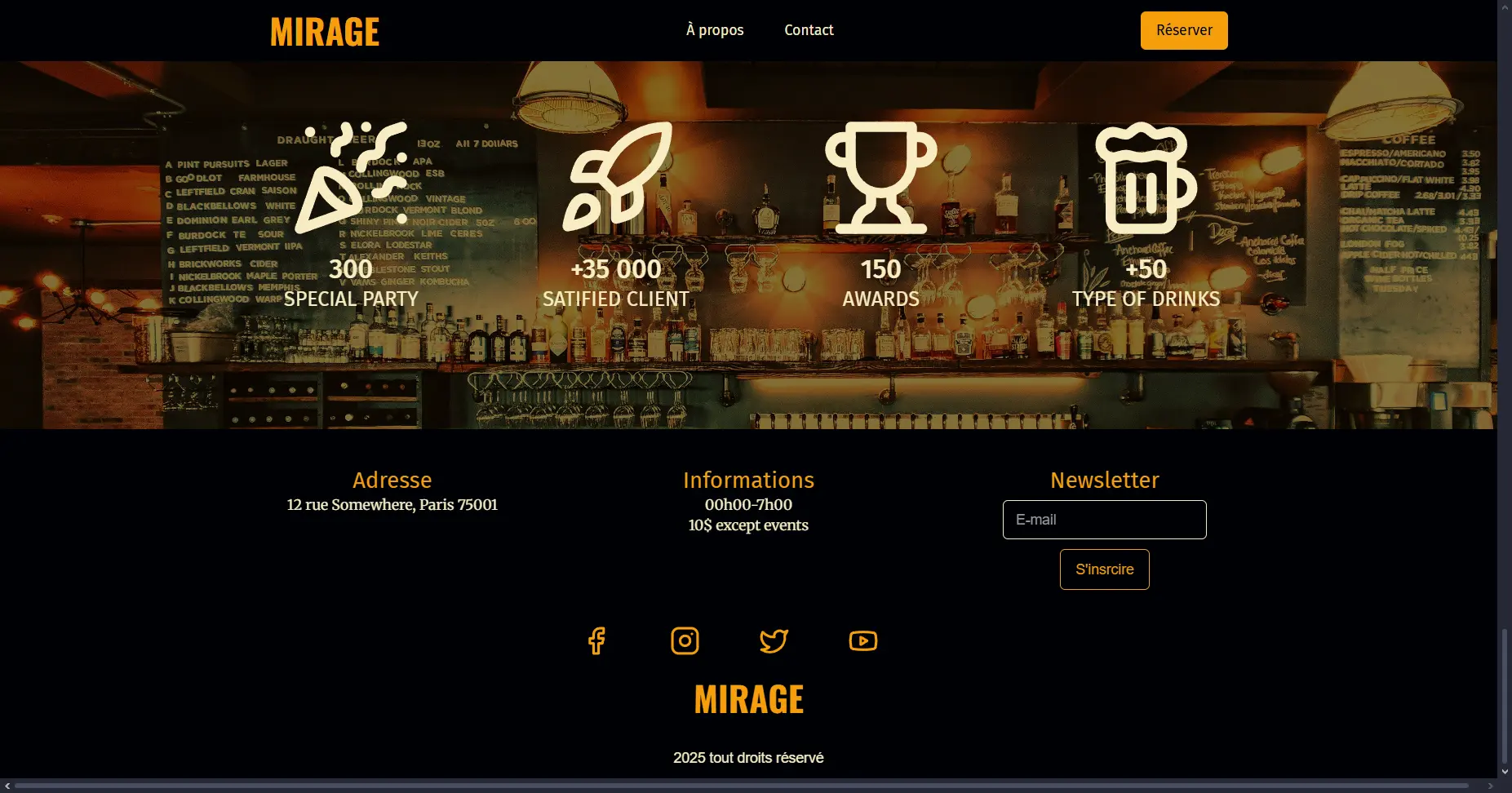Select the Twitter bird icon
The image size is (1512, 793).
click(x=774, y=641)
